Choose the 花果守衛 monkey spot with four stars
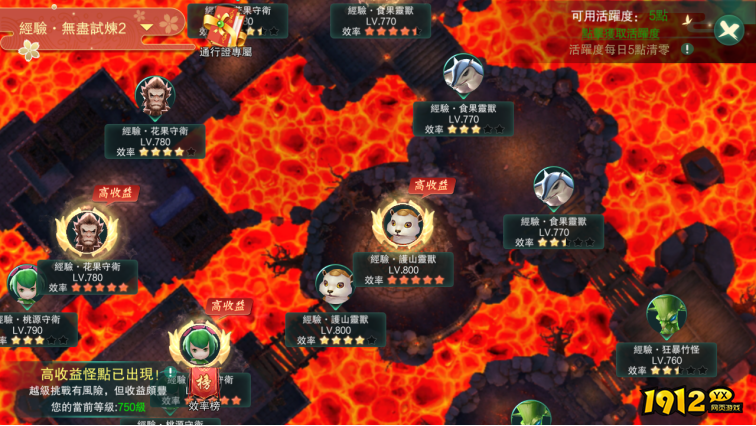 (x=154, y=98)
